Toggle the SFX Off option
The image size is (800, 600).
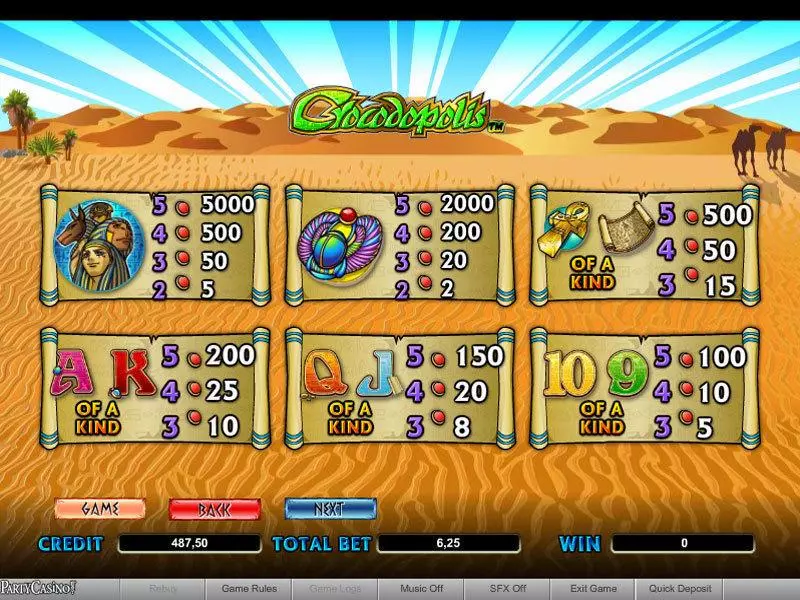[507, 589]
